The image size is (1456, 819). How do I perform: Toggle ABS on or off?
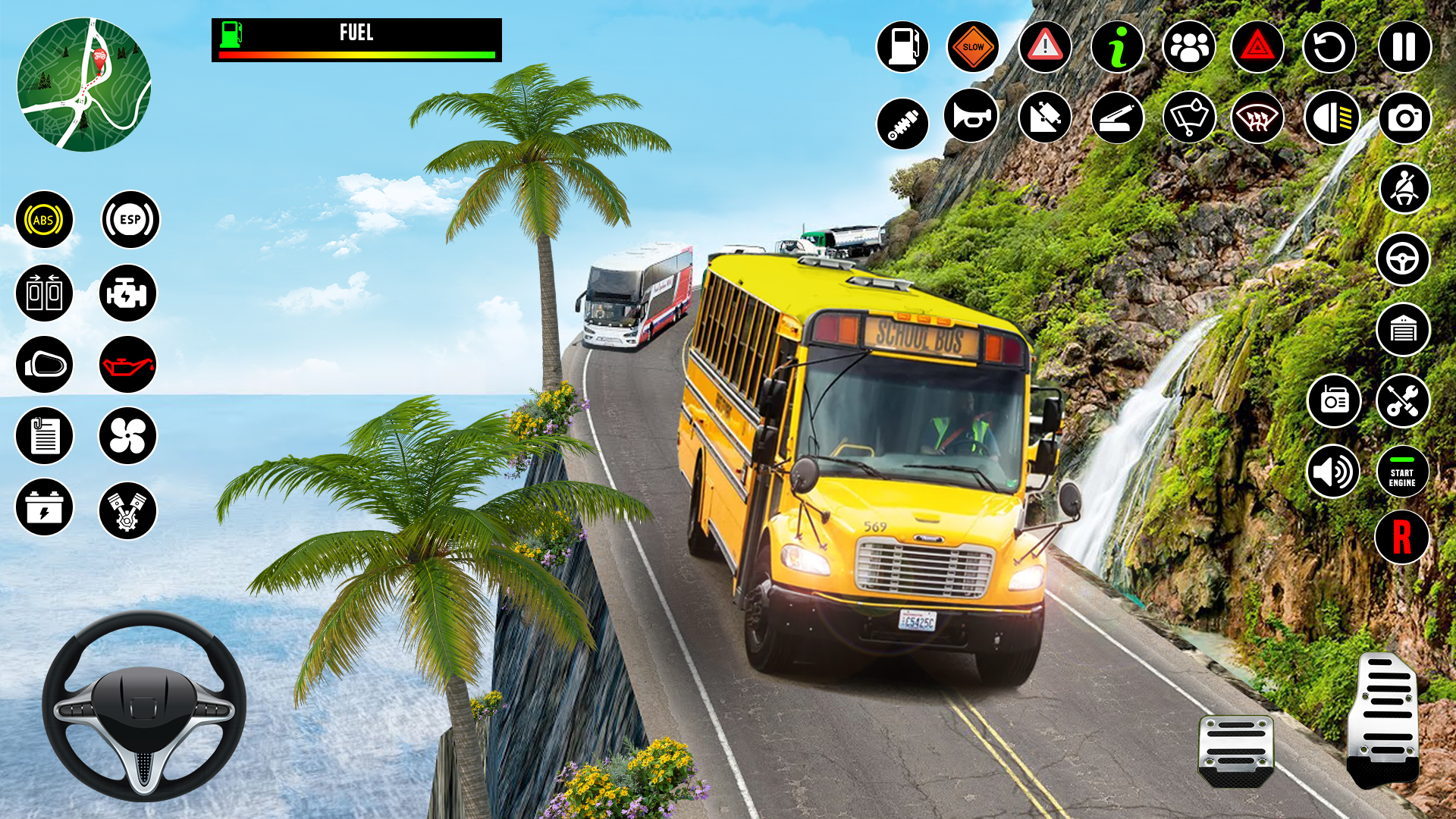tap(44, 221)
